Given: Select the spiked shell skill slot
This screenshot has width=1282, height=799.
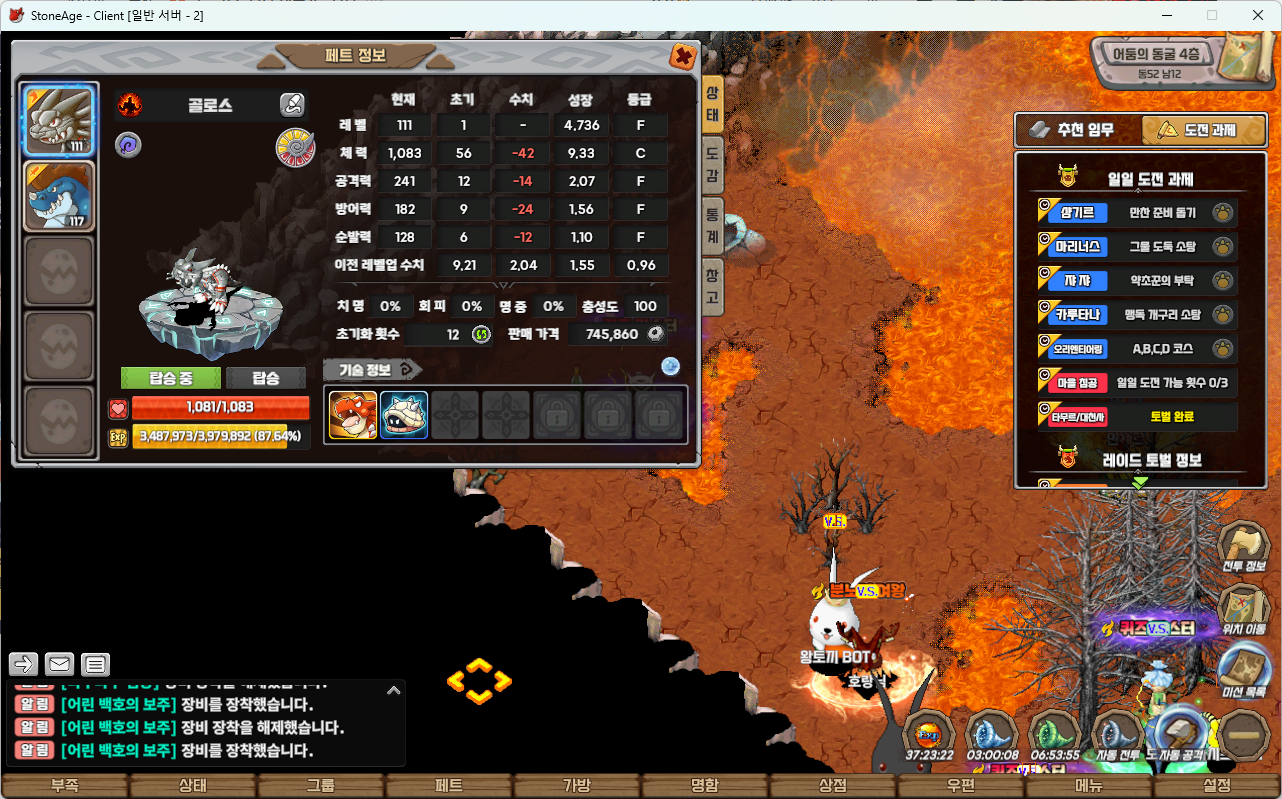Looking at the screenshot, I should coord(404,415).
